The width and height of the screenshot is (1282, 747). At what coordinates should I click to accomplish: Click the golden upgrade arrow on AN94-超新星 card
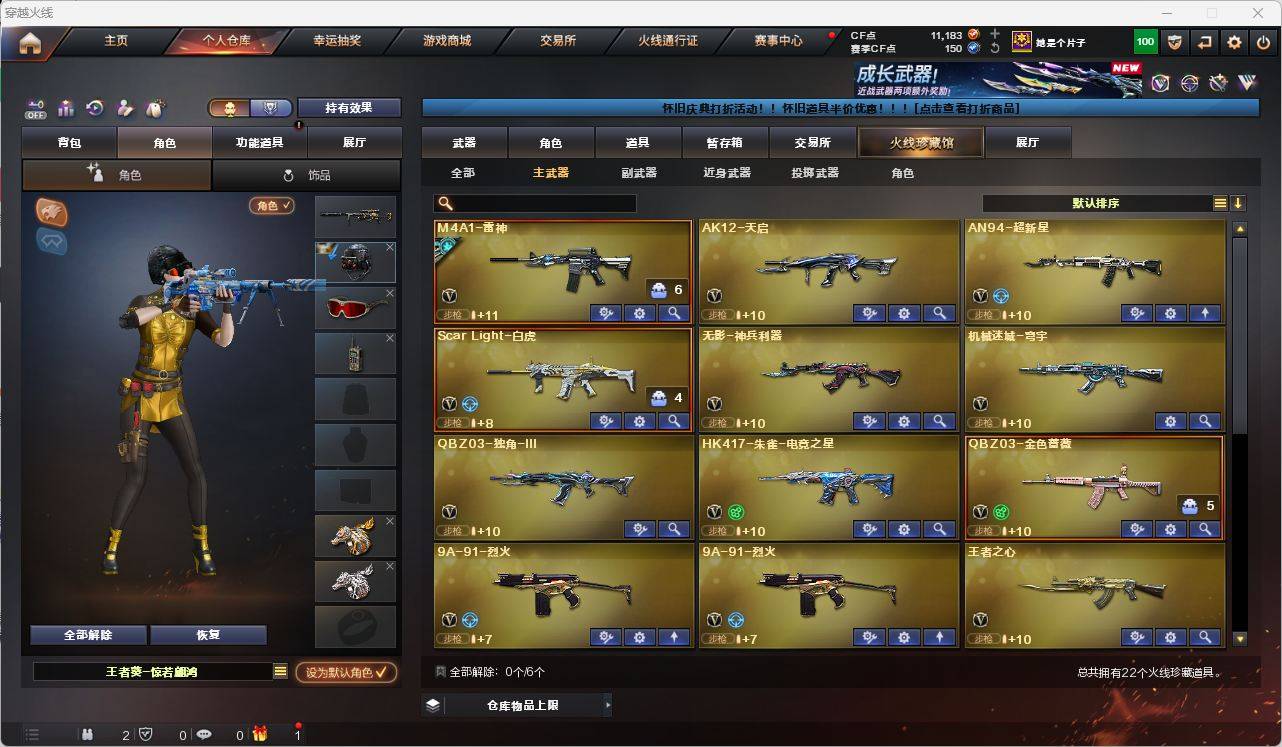1204,313
